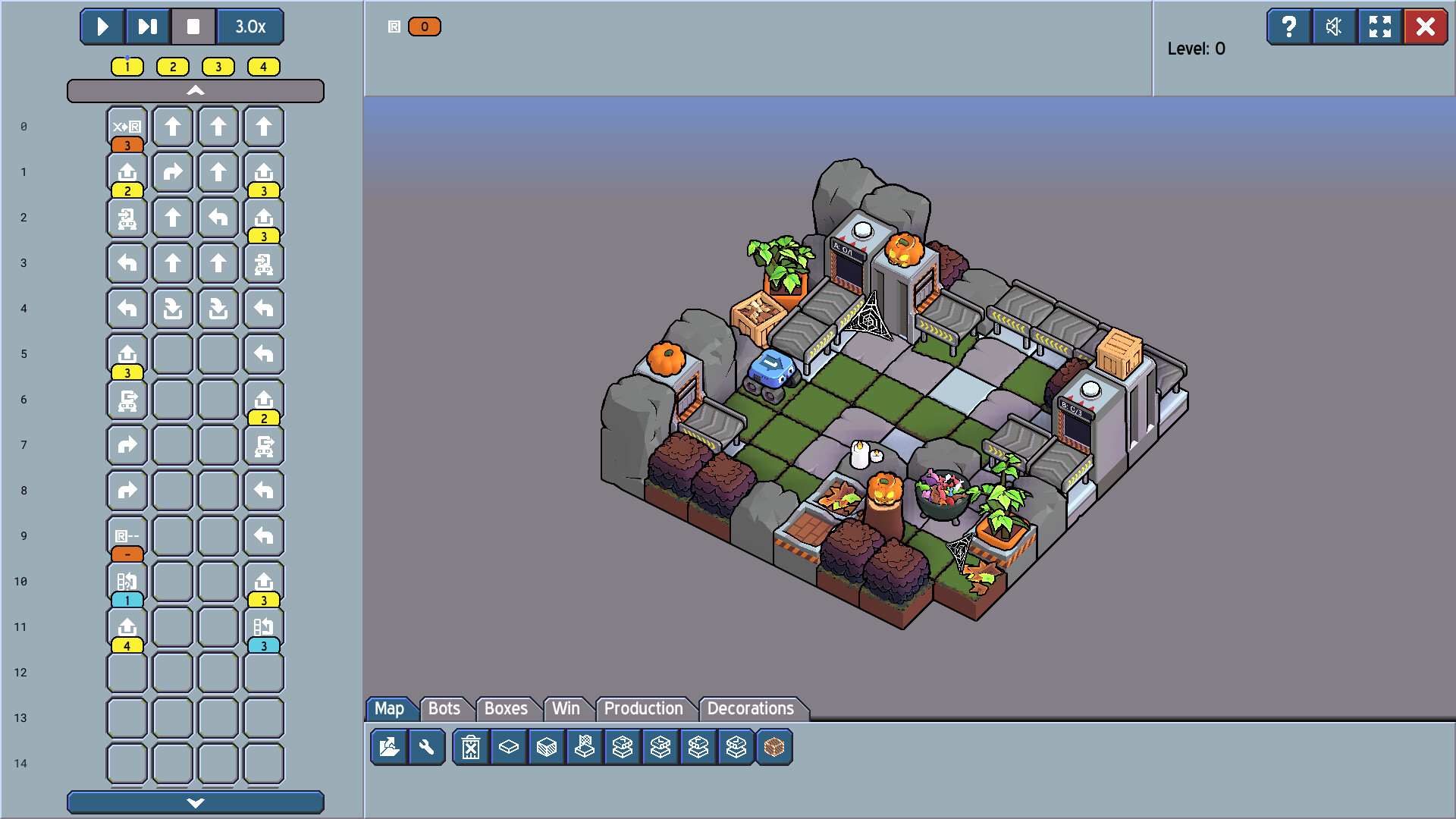
Task: Mute the game audio
Action: 1335,27
